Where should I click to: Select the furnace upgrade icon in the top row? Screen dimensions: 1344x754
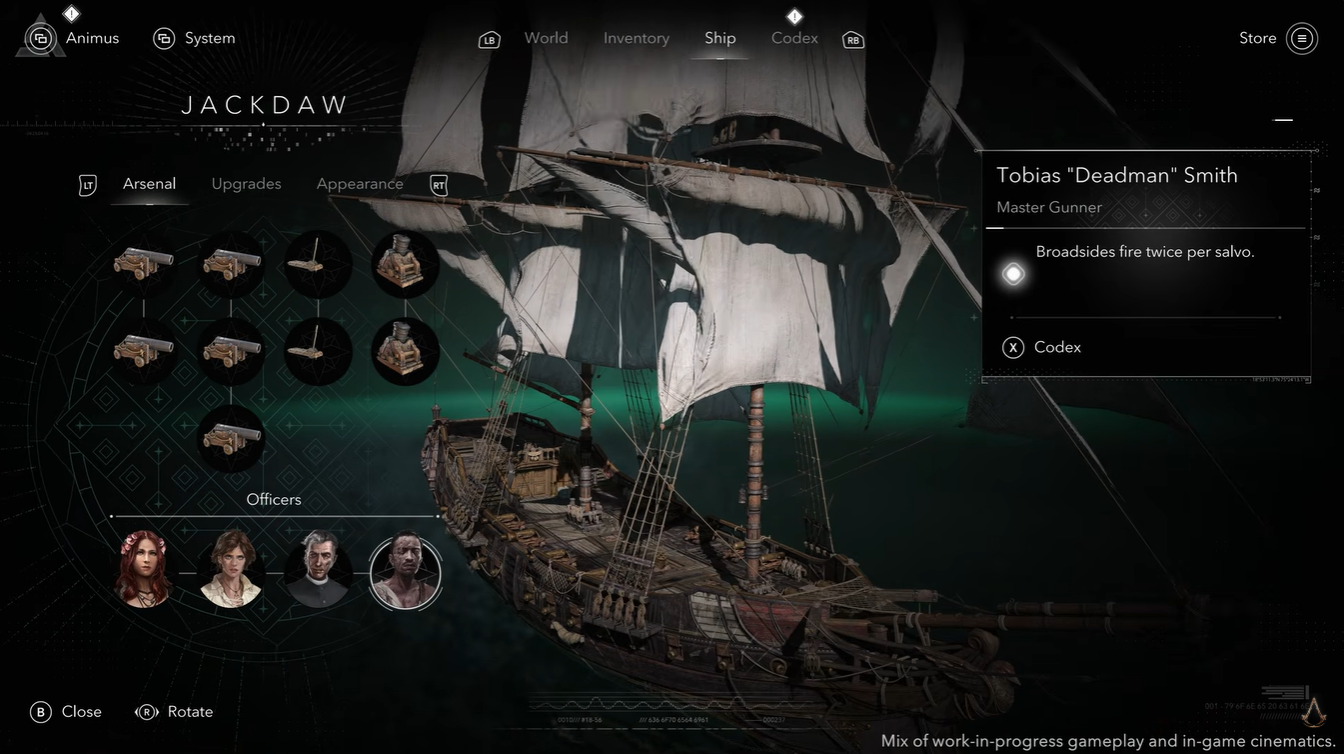click(405, 263)
